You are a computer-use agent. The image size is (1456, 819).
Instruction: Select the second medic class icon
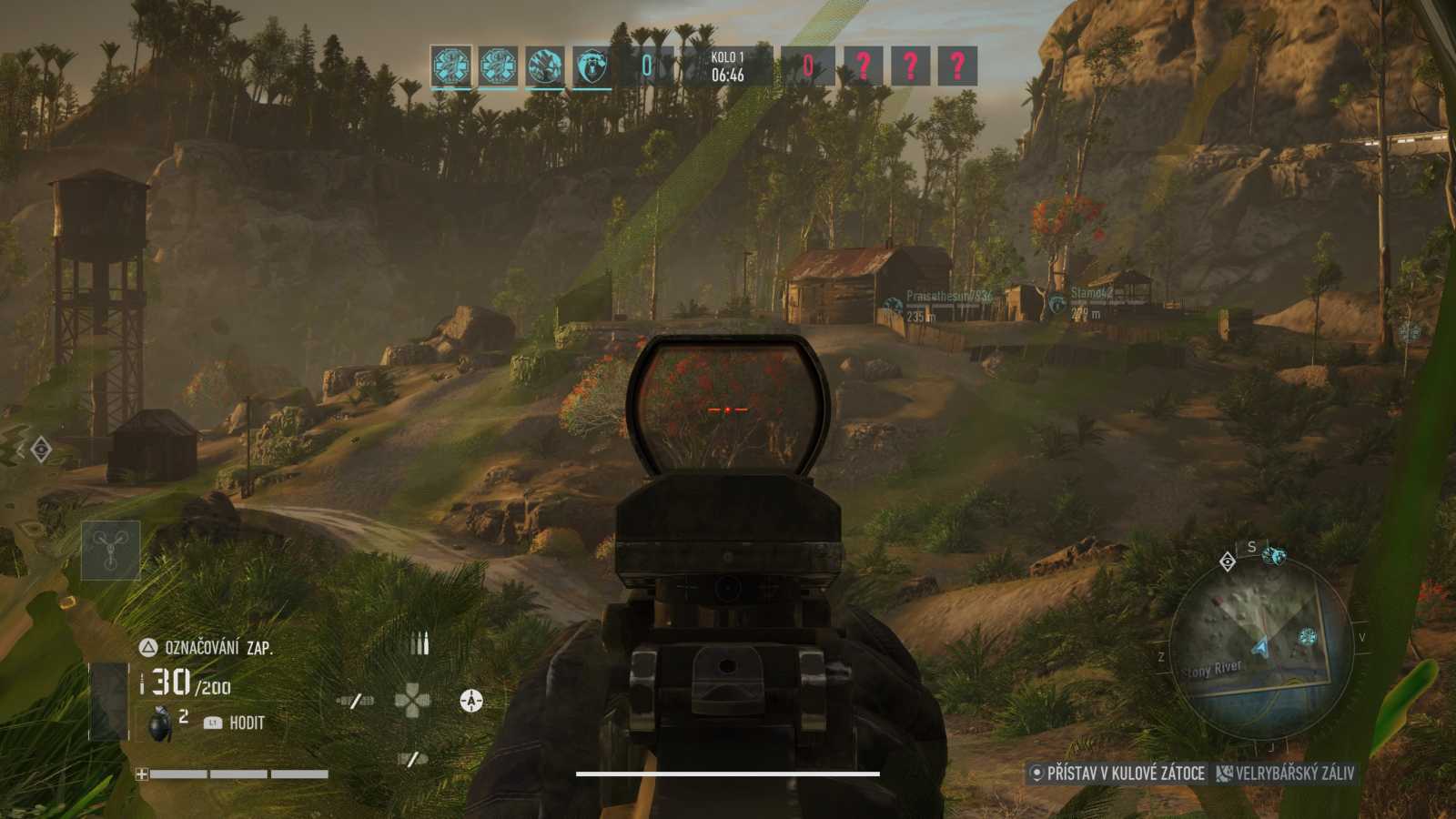499,65
